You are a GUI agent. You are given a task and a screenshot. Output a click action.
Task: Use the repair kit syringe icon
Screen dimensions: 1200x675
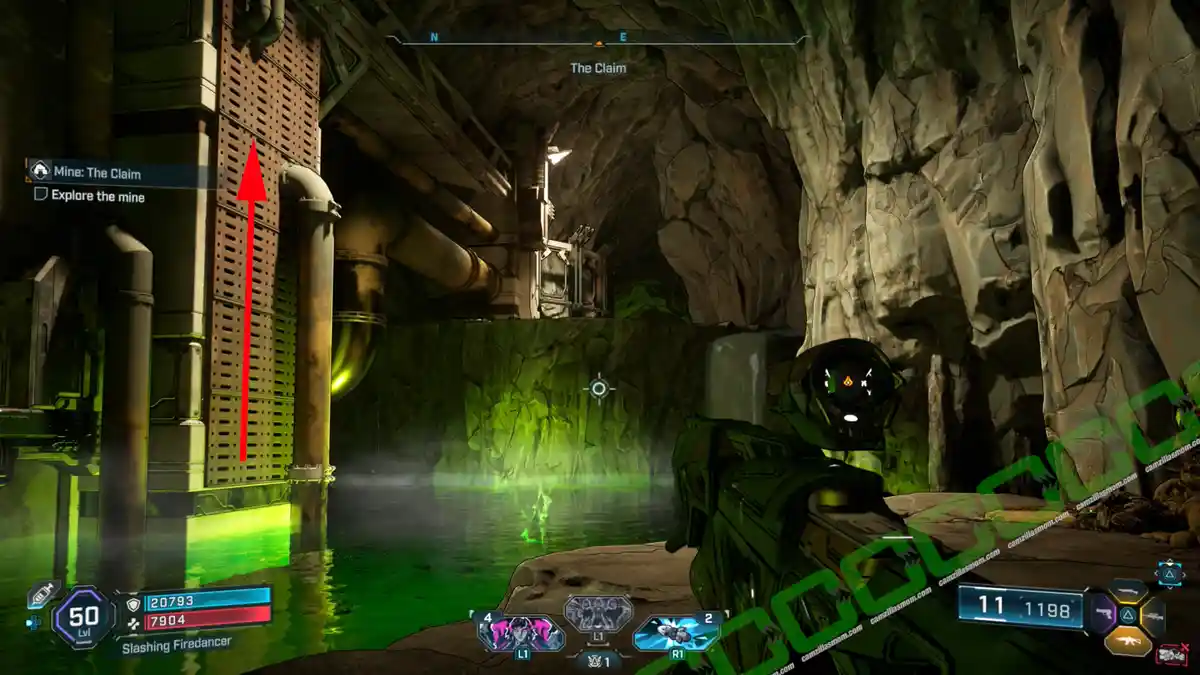click(43, 594)
